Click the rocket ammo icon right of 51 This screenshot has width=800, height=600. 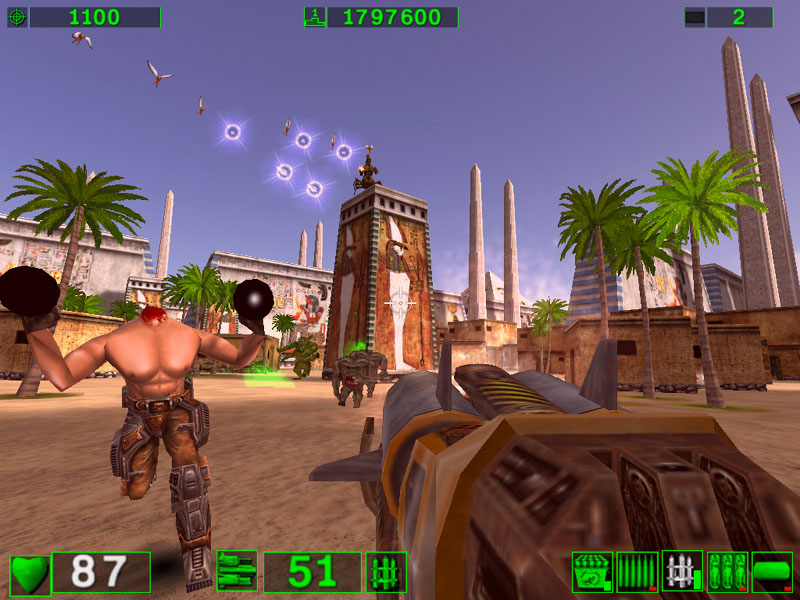(x=386, y=572)
